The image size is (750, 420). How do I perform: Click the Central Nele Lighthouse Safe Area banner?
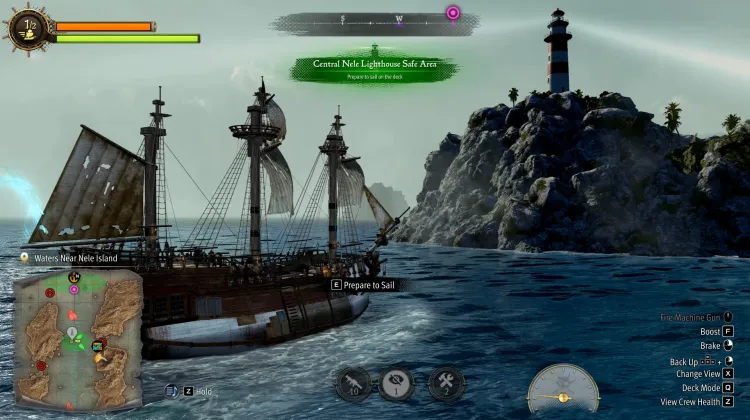(372, 67)
